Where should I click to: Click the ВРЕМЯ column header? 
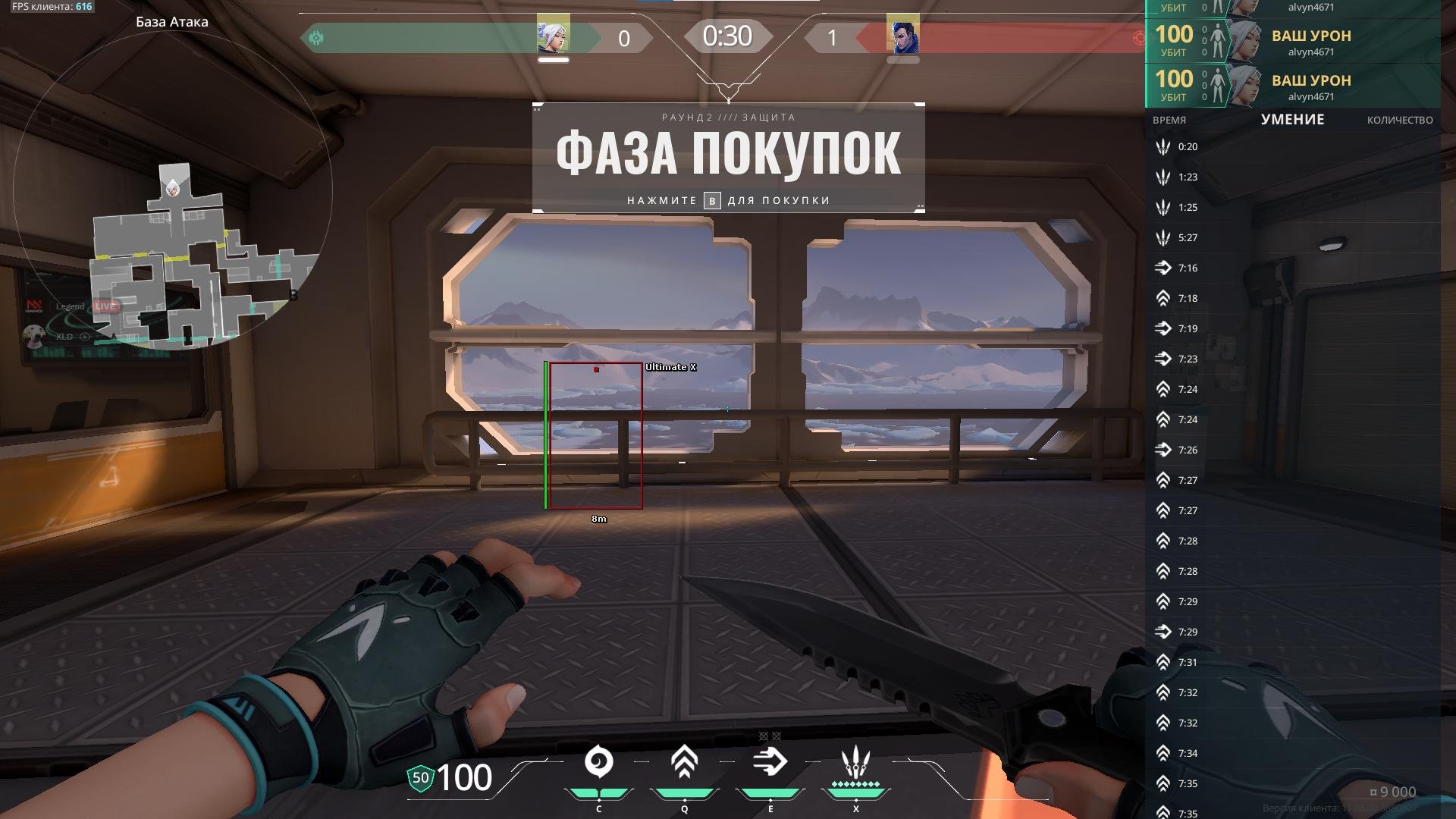click(x=1169, y=120)
